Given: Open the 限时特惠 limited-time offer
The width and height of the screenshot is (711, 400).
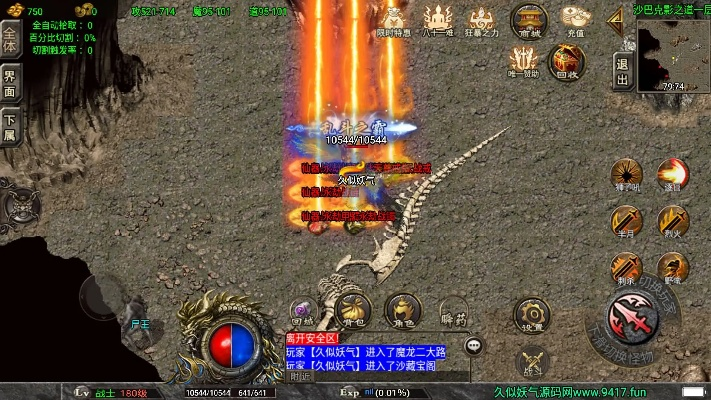Looking at the screenshot, I should pyautogui.click(x=392, y=19).
